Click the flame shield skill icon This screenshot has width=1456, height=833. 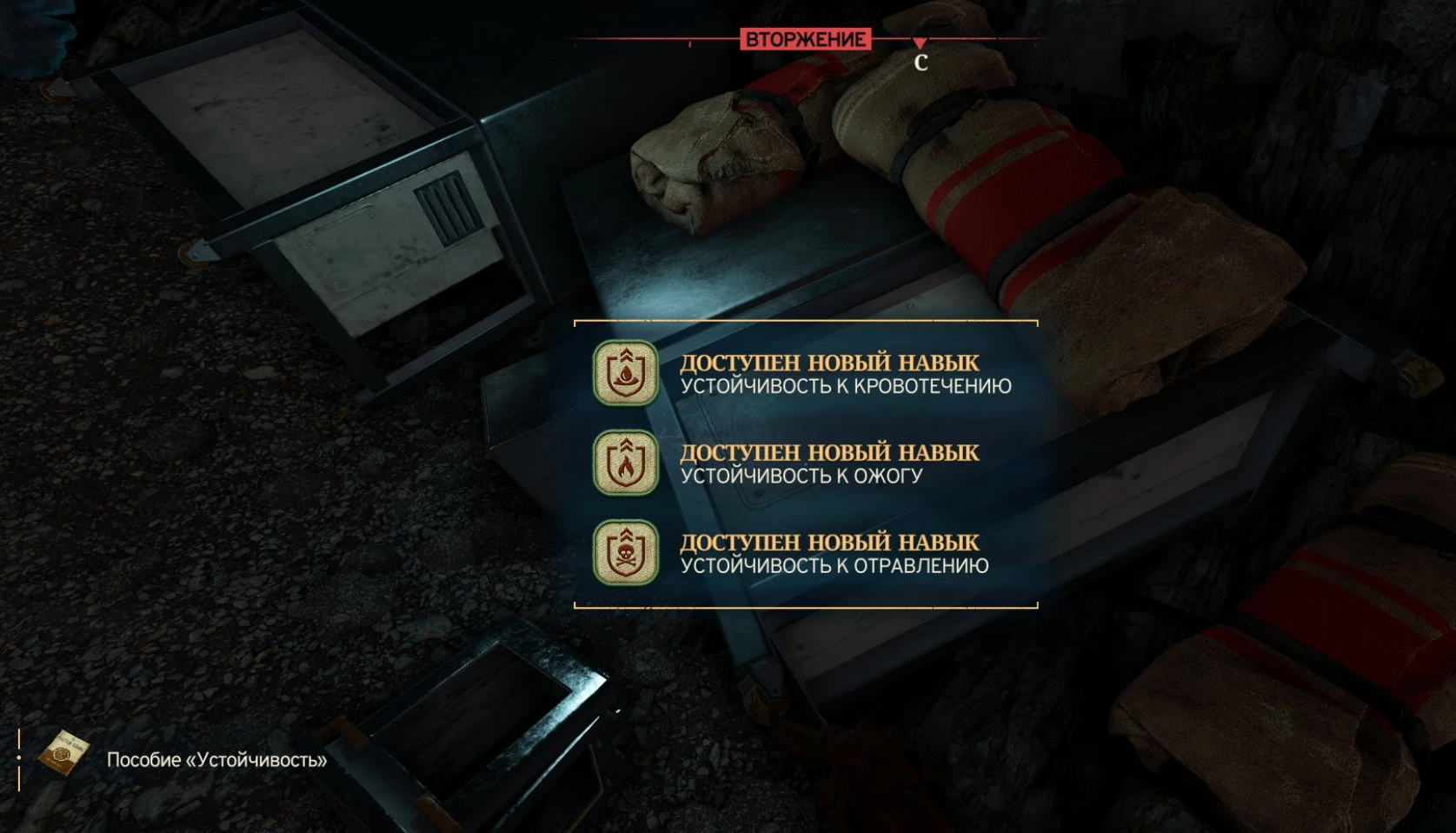(x=625, y=463)
